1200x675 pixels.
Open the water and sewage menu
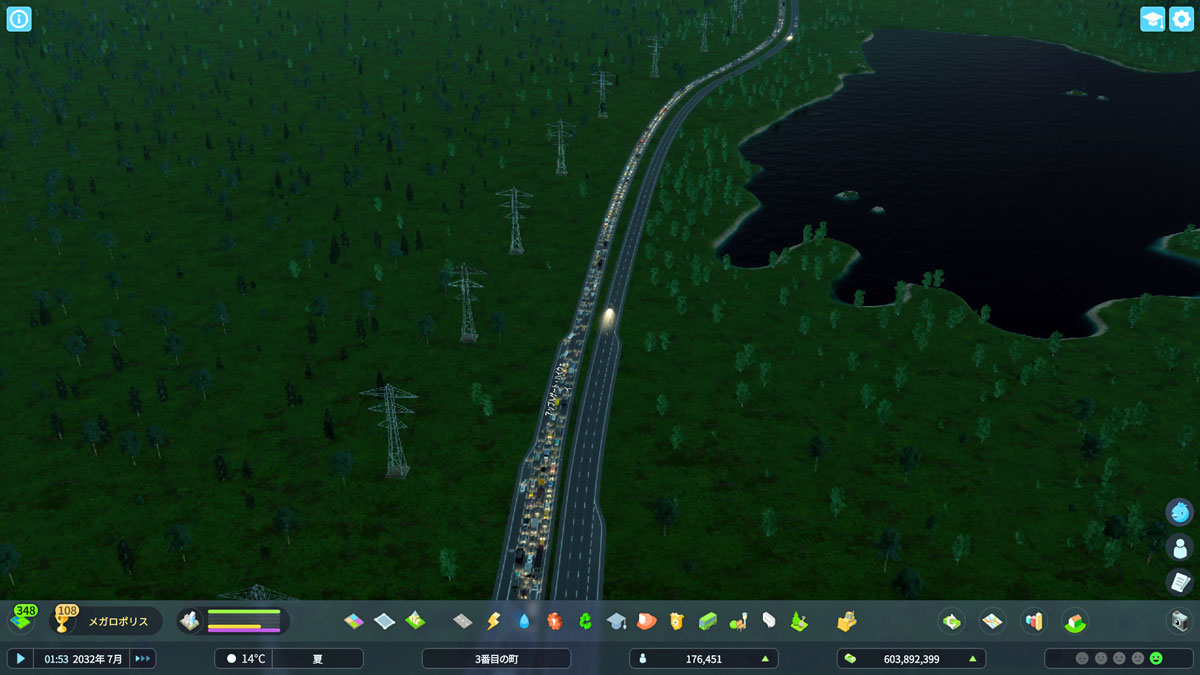(x=524, y=621)
